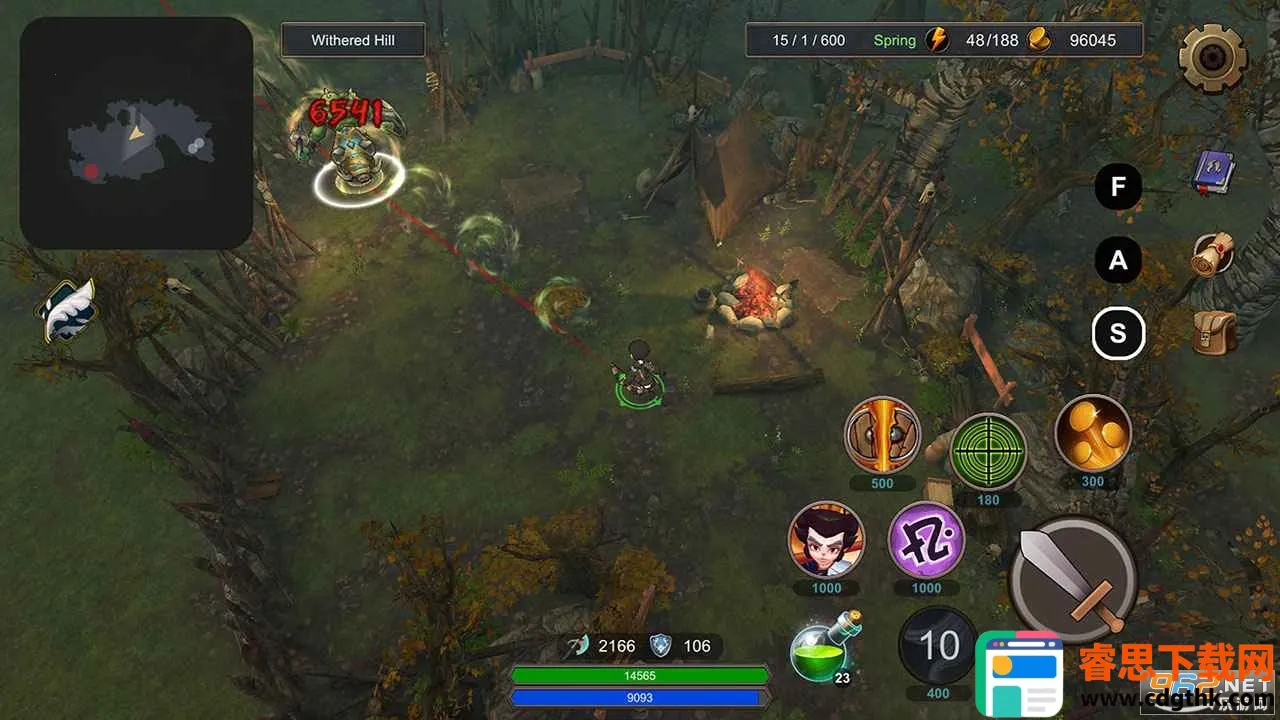Click the minimap
Screen dimensions: 1280x720
coord(136,133)
